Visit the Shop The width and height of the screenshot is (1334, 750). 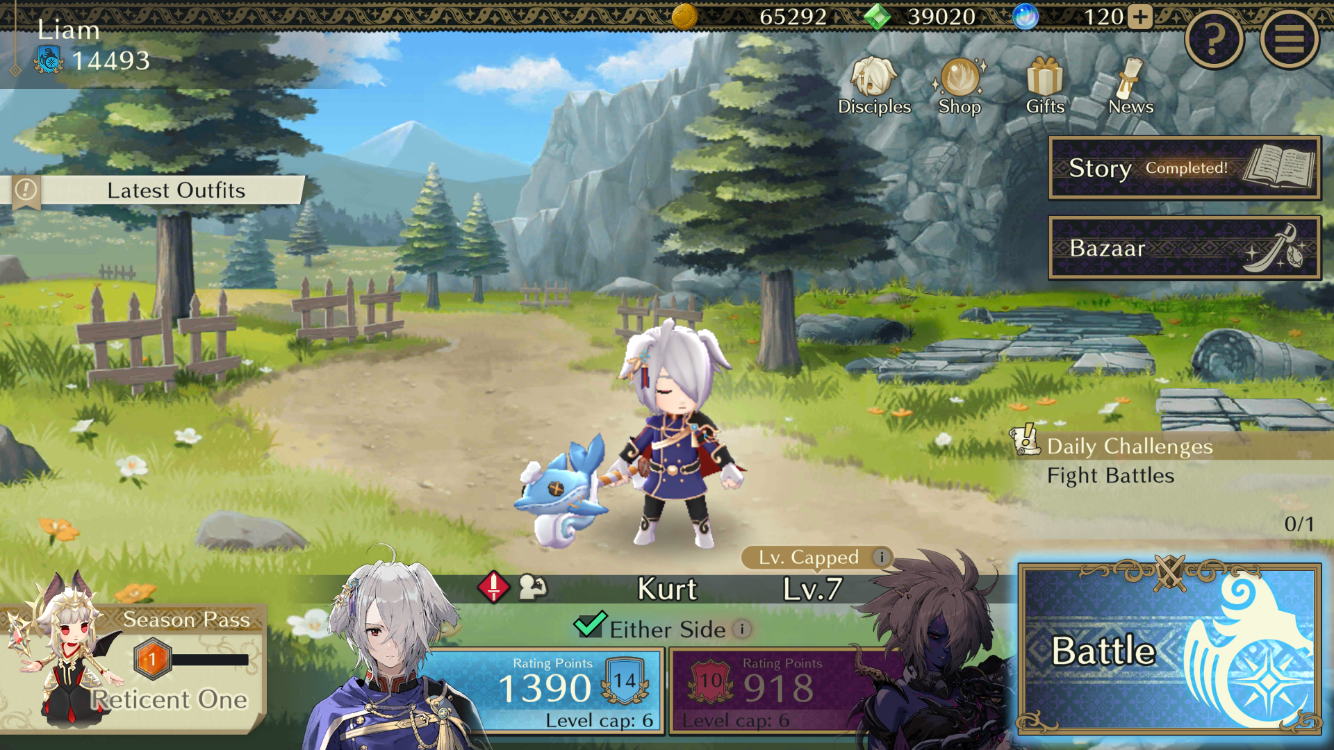(959, 86)
